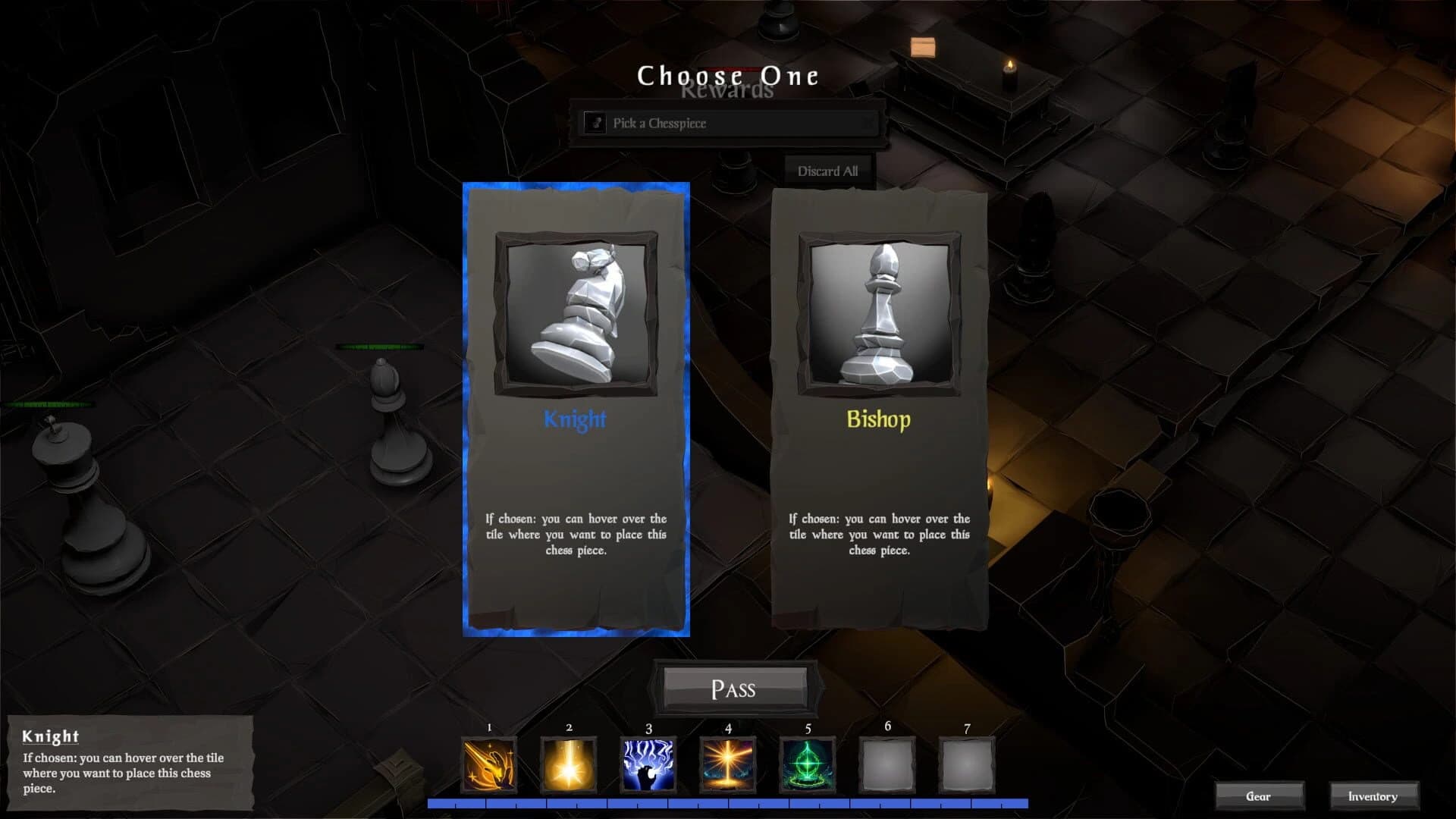This screenshot has width=1456, height=819.
Task: Activate the light burst spell in slot 2
Action: pos(567,764)
